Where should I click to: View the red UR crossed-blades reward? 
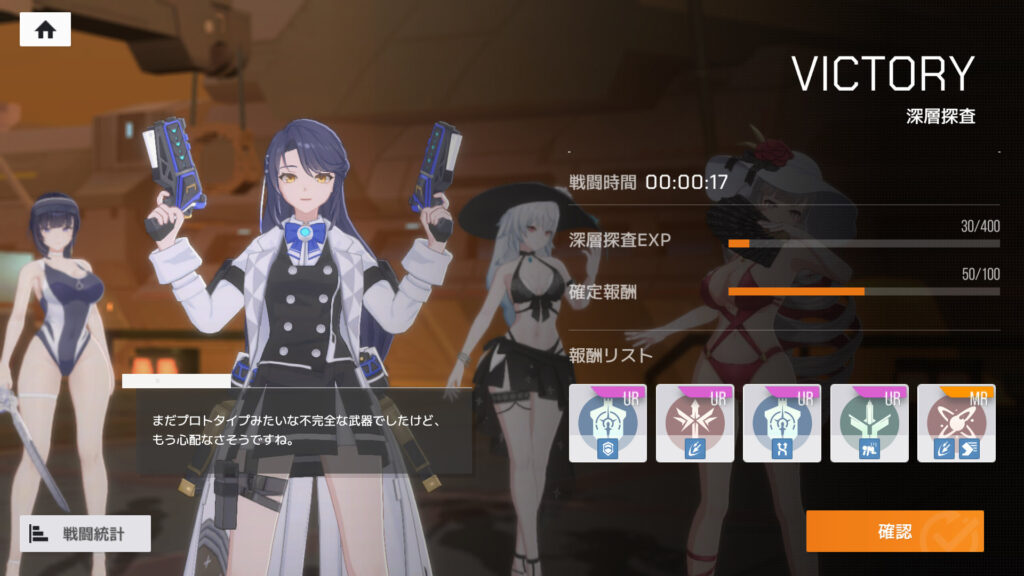[x=694, y=423]
